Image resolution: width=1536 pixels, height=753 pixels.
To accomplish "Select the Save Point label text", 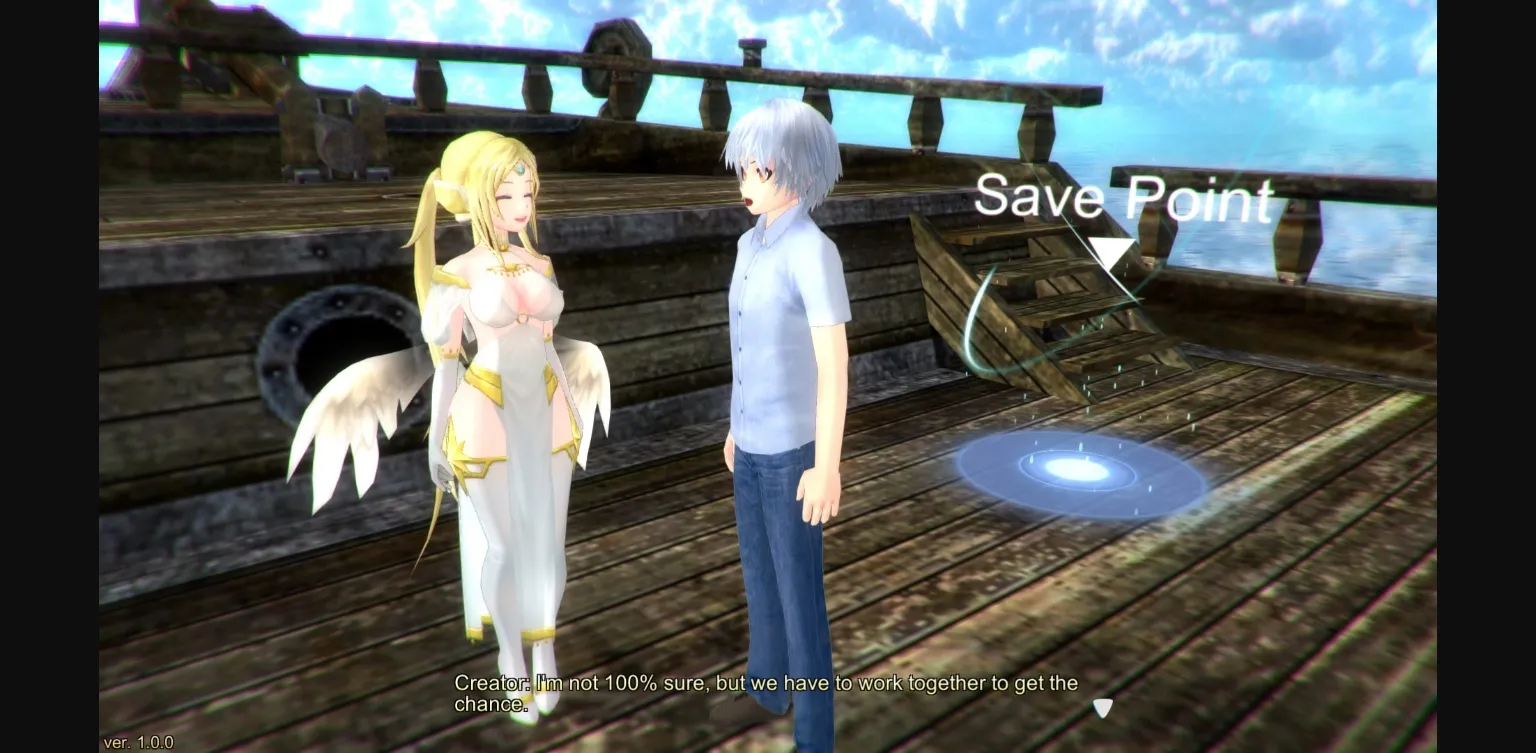I will [x=1120, y=197].
